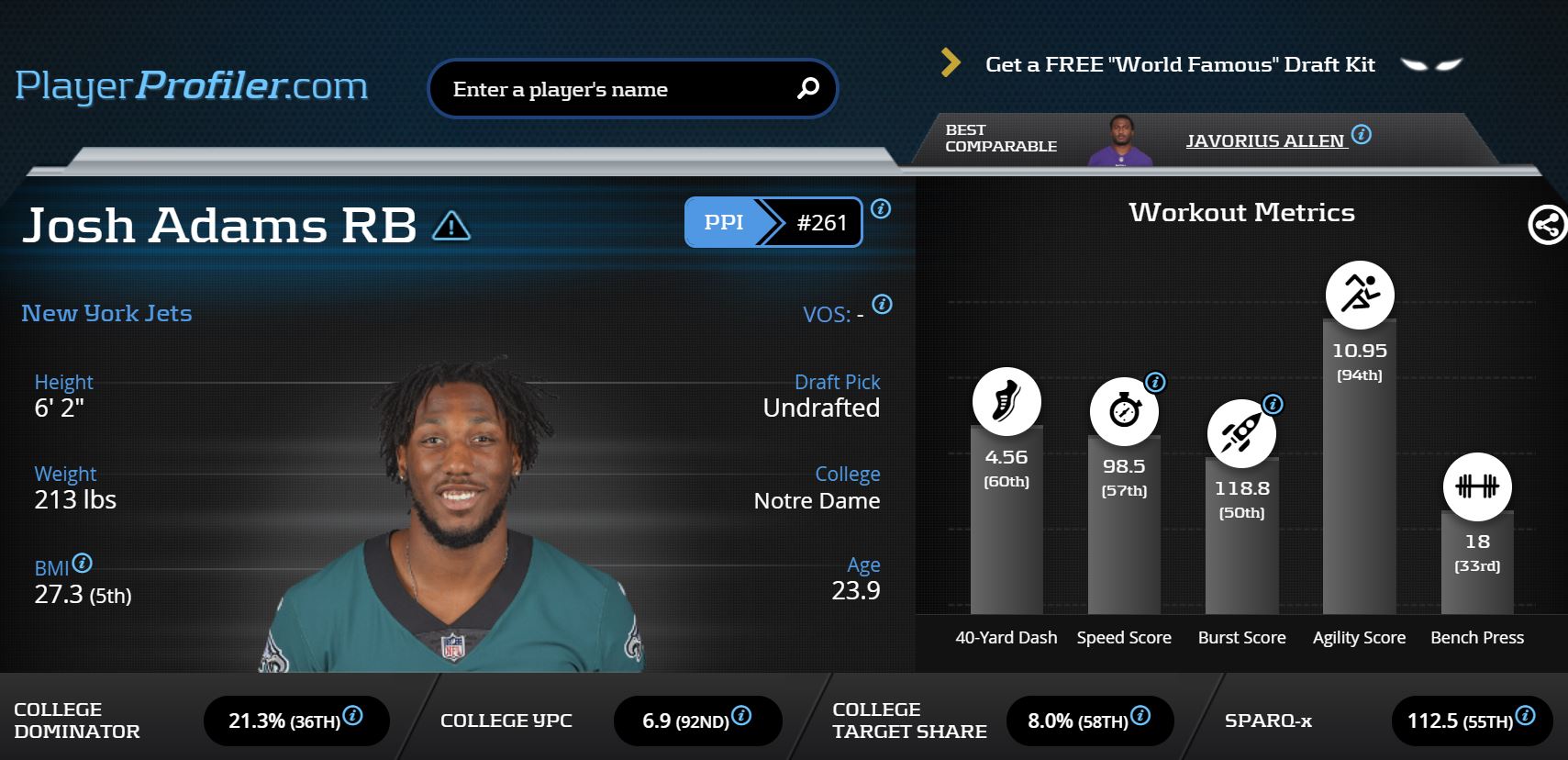Screen dimensions: 1568x760
Task: Open the PlayerProfiler.com home logo
Action: 191,86
